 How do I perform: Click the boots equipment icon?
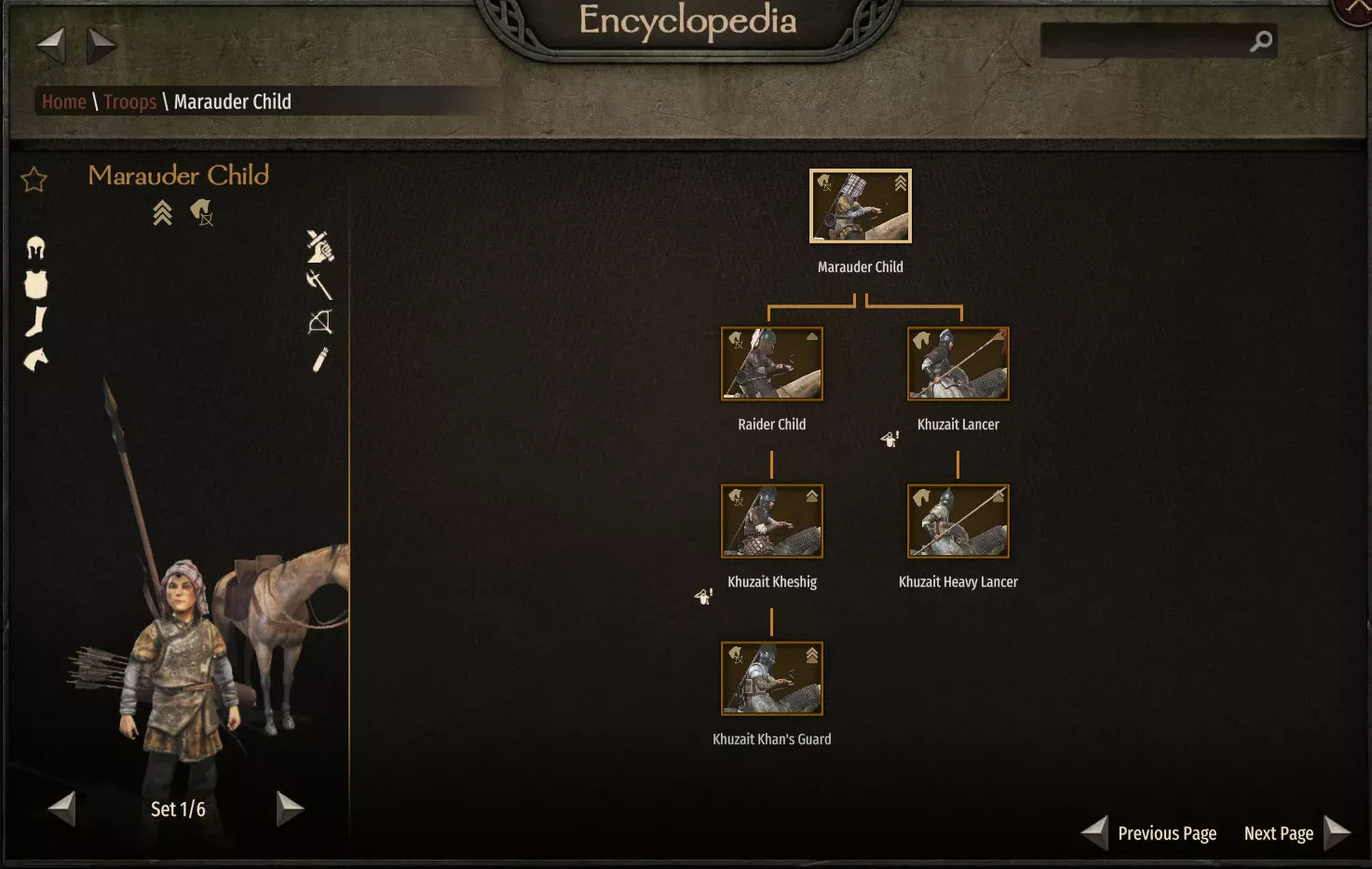(35, 321)
